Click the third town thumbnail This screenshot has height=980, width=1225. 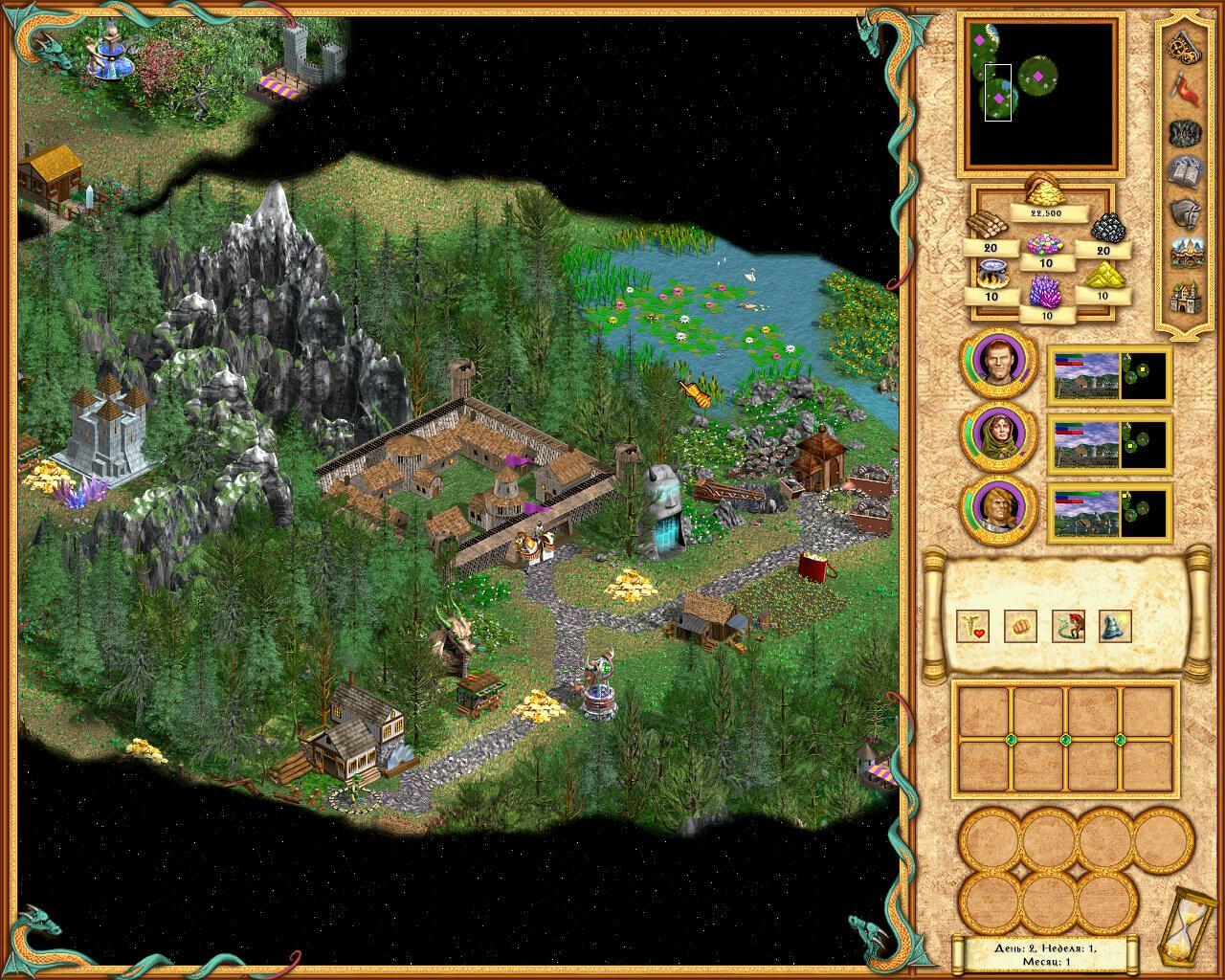tap(1109, 513)
